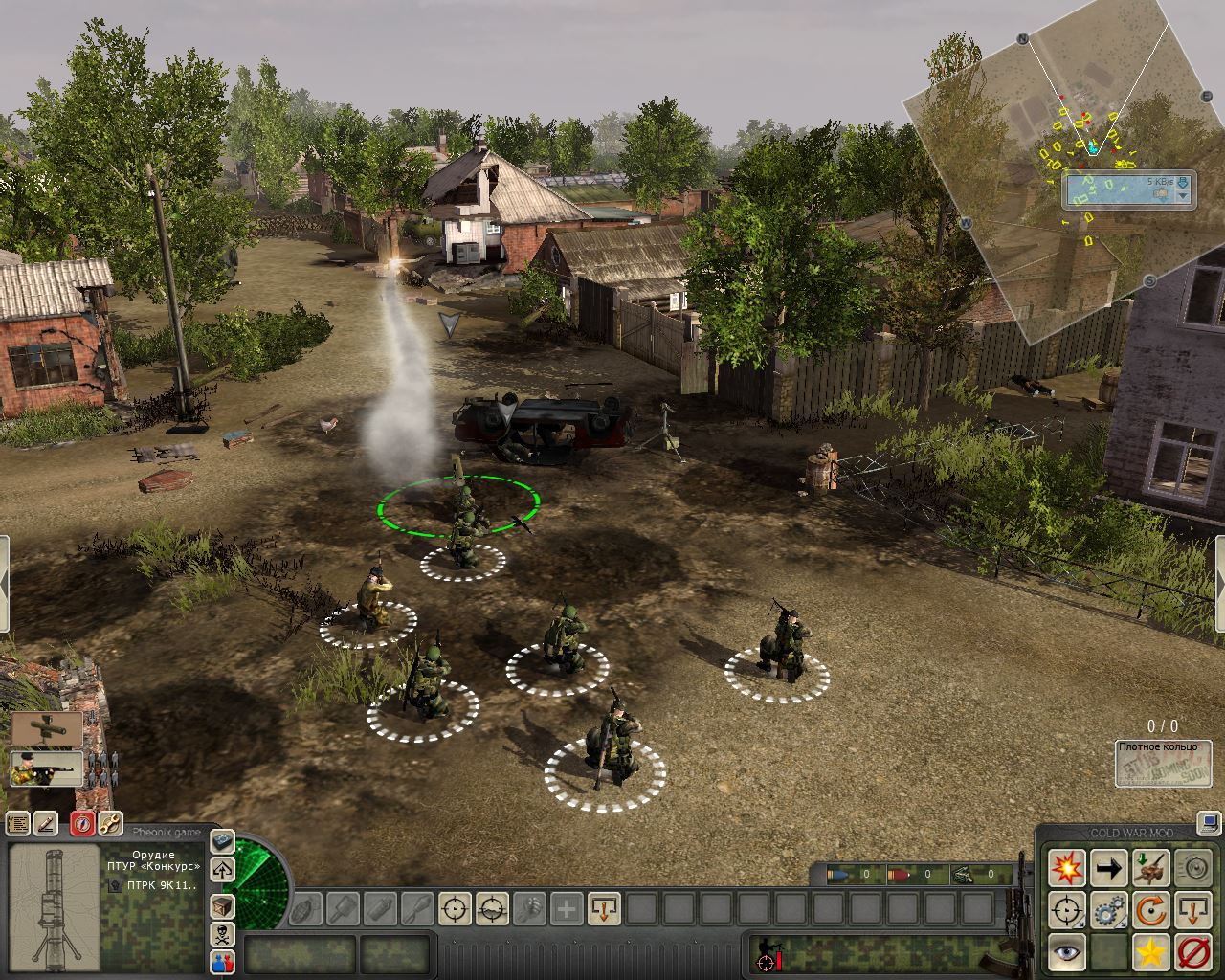Click the cannon with green arrow icon
Image resolution: width=1225 pixels, height=980 pixels.
(x=1150, y=868)
